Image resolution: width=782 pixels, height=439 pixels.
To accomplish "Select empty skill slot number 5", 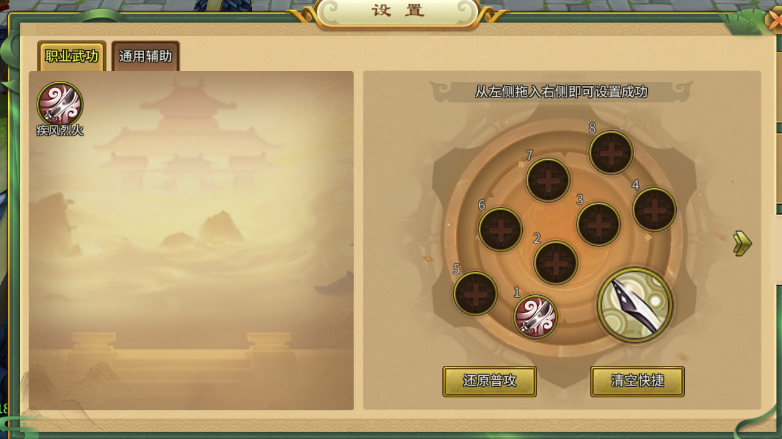I will tap(475, 293).
